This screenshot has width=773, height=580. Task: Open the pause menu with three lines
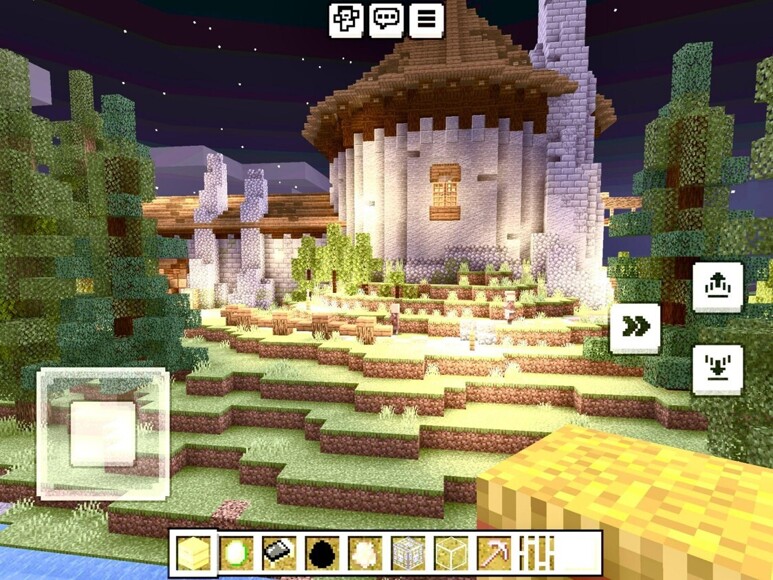(426, 19)
